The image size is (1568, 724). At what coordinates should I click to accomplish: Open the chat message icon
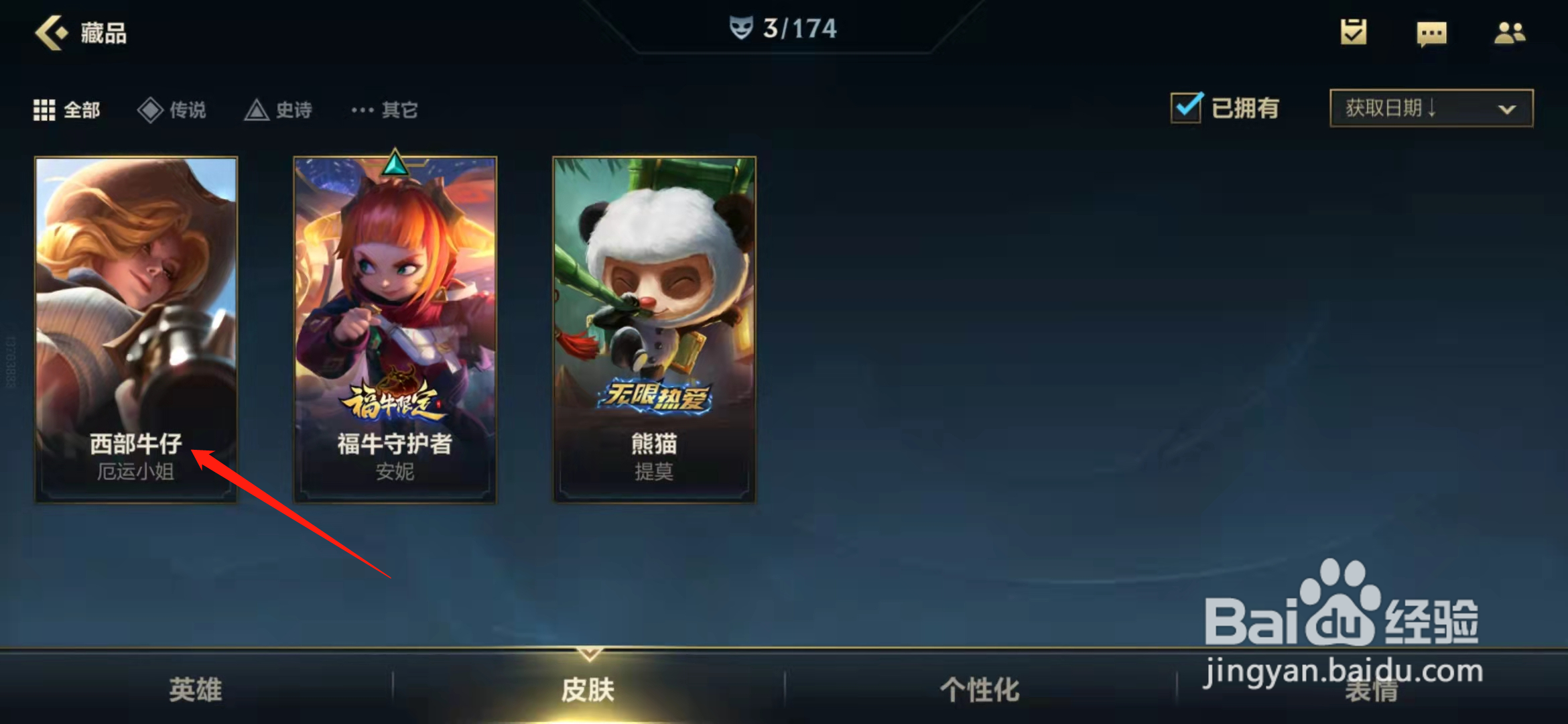(1431, 34)
